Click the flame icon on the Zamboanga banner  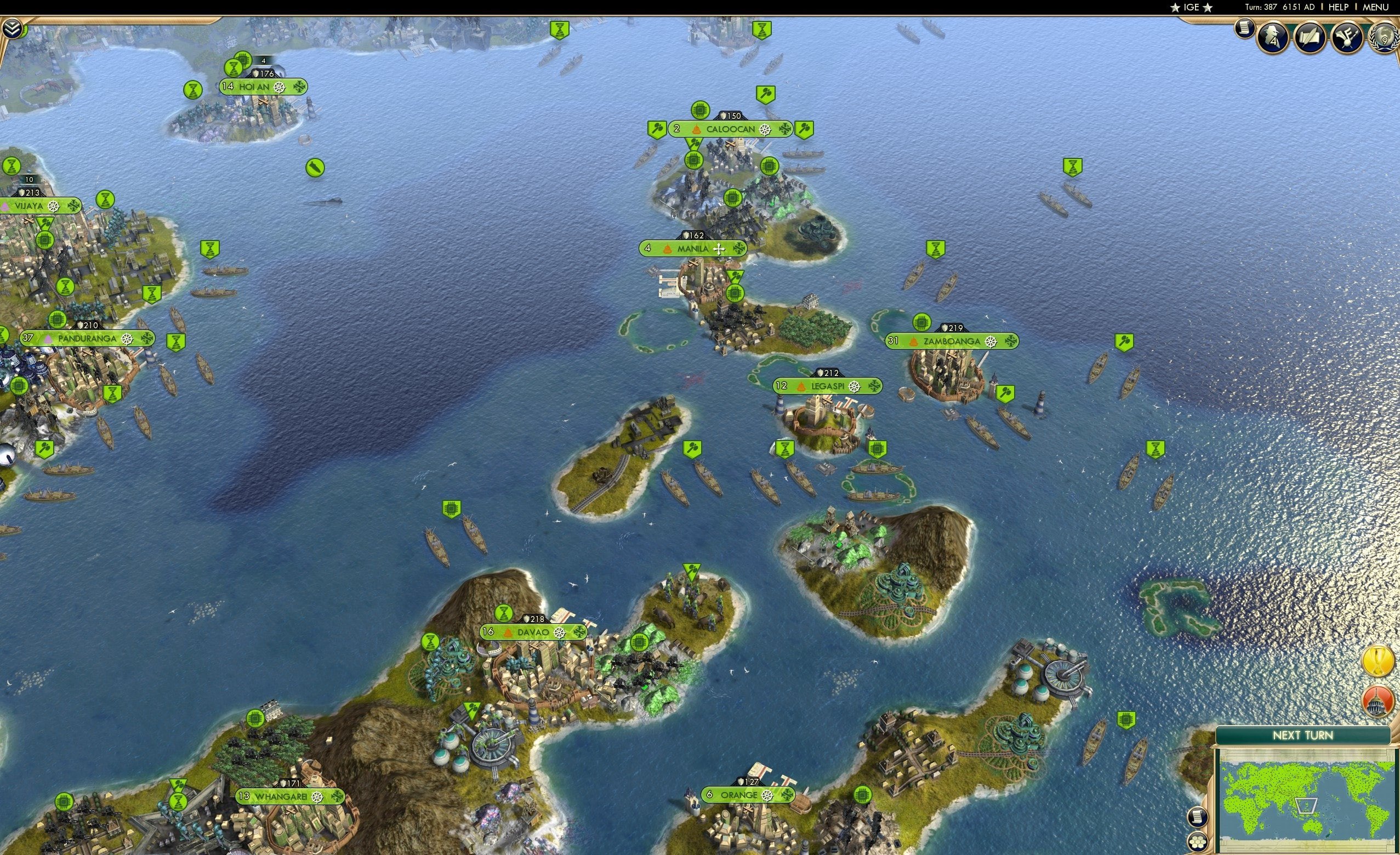click(x=913, y=341)
